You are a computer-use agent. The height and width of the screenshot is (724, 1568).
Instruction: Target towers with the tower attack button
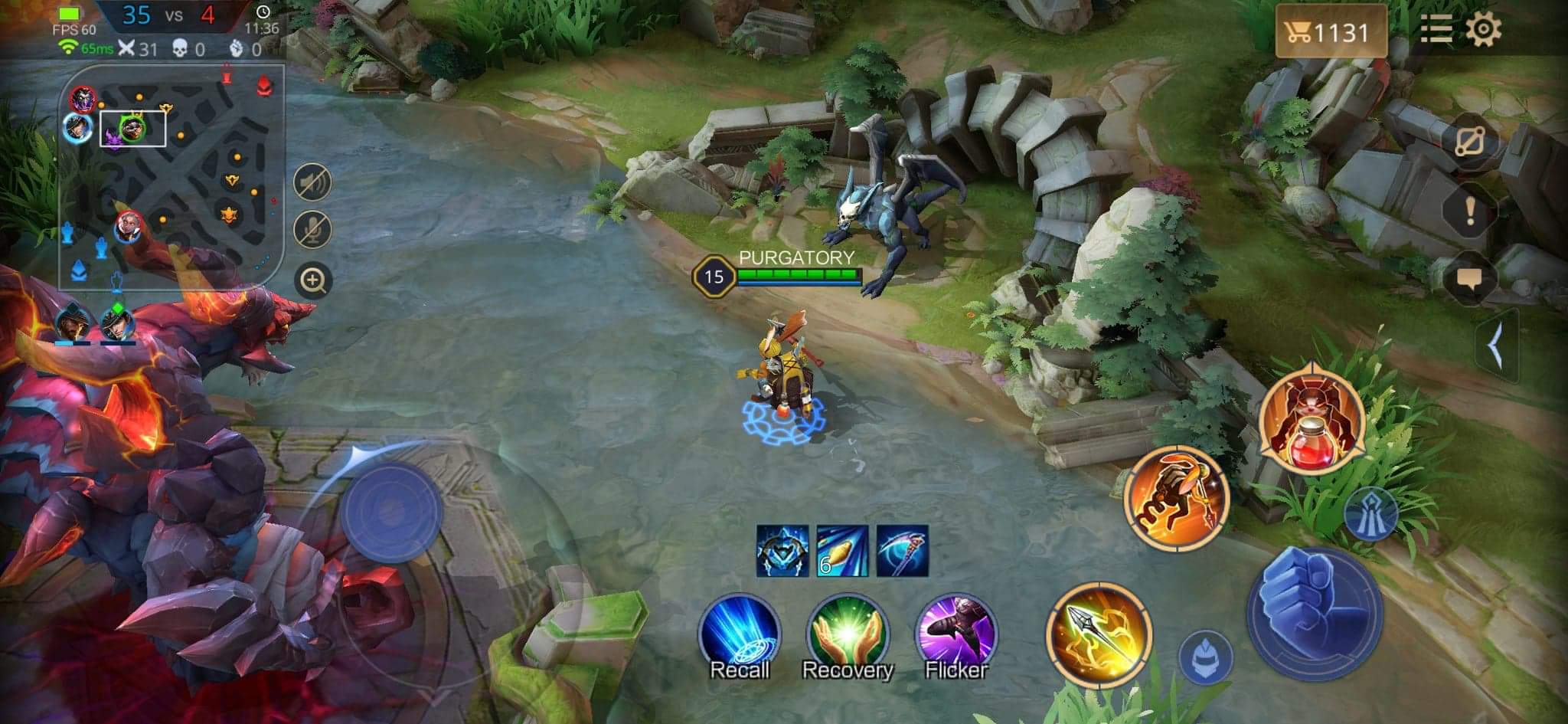(1370, 514)
